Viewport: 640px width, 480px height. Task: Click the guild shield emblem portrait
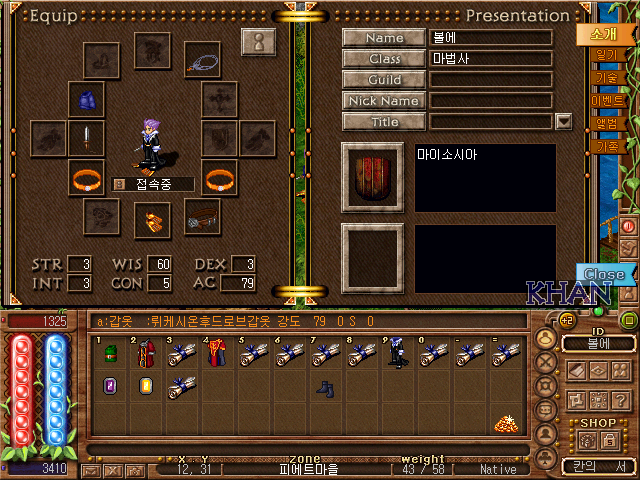point(372,177)
